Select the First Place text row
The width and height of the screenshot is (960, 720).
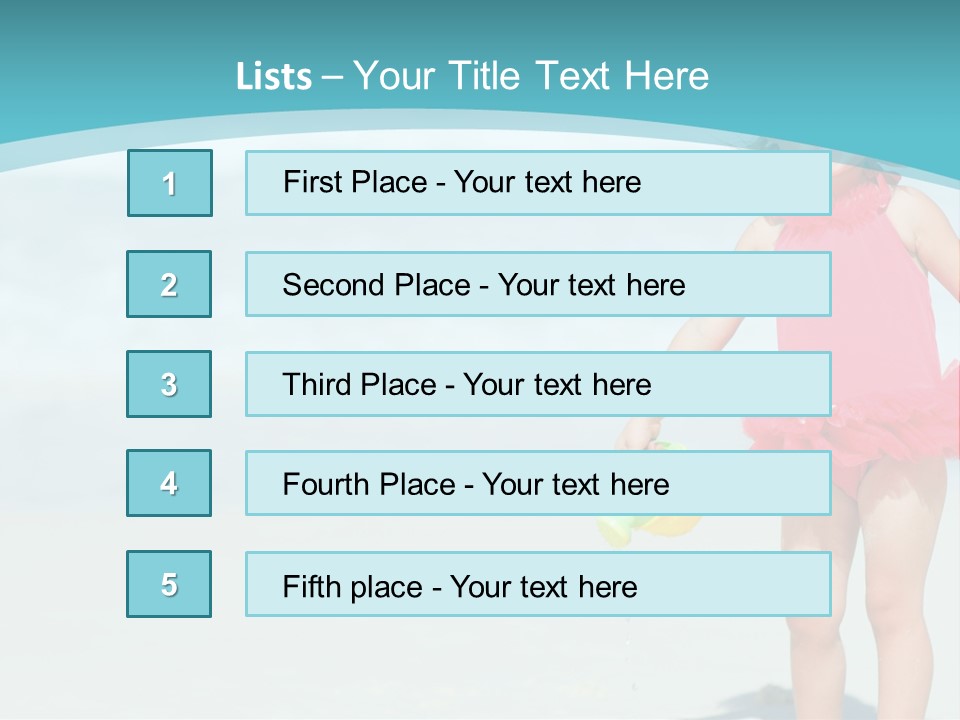[x=538, y=183]
